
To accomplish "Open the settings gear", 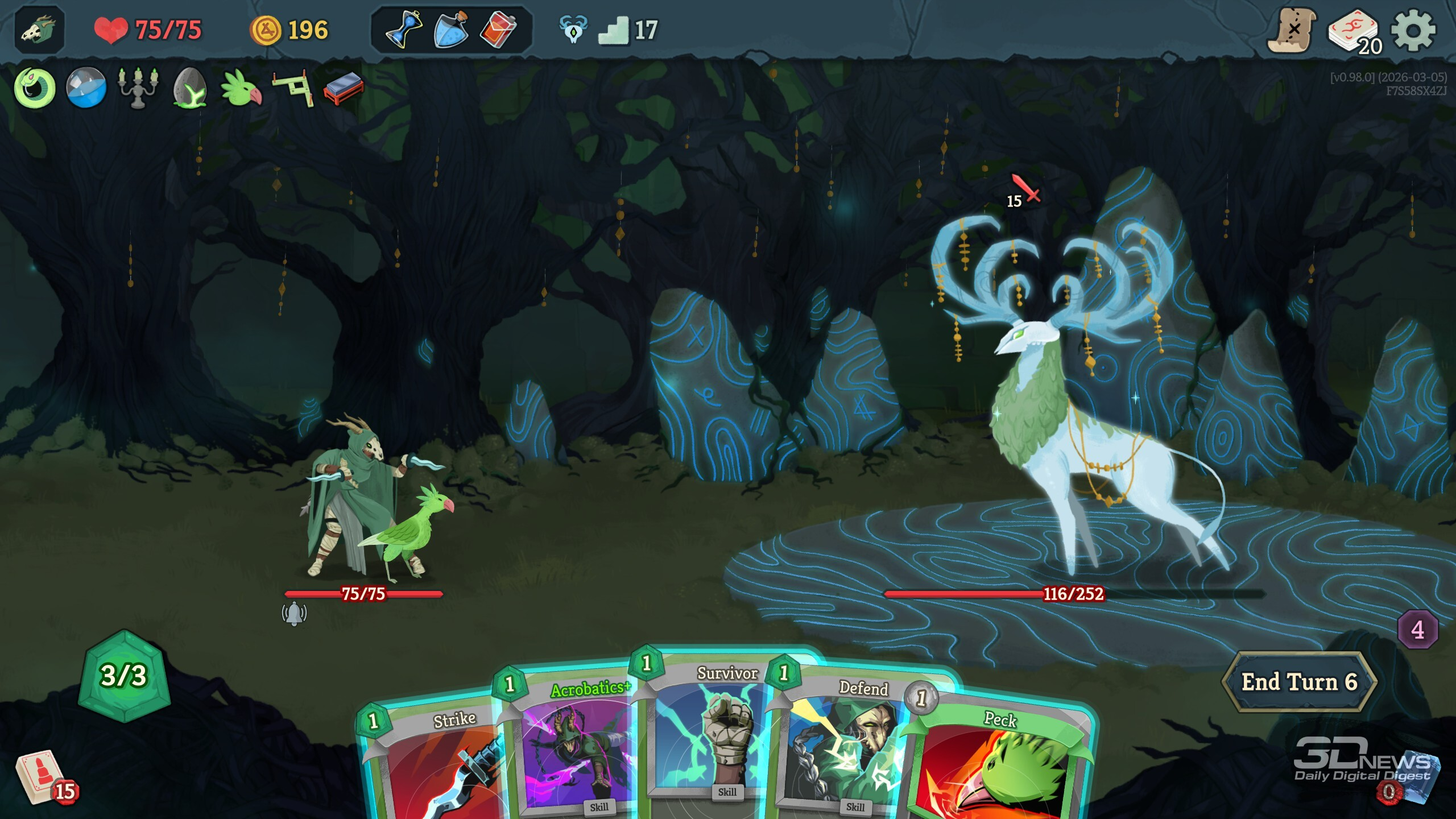I will click(1413, 31).
